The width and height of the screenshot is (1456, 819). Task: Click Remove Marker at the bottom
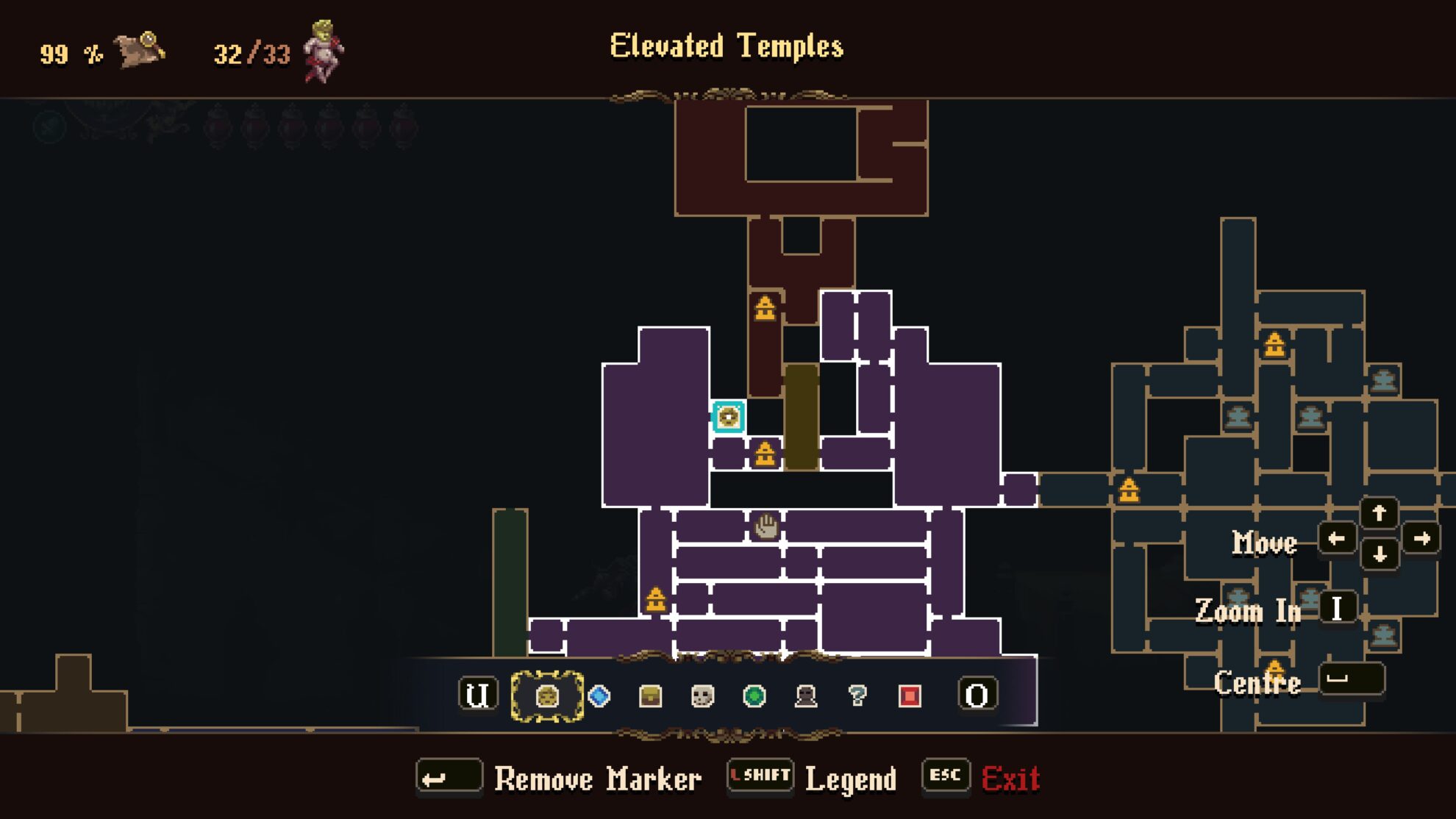(x=598, y=779)
